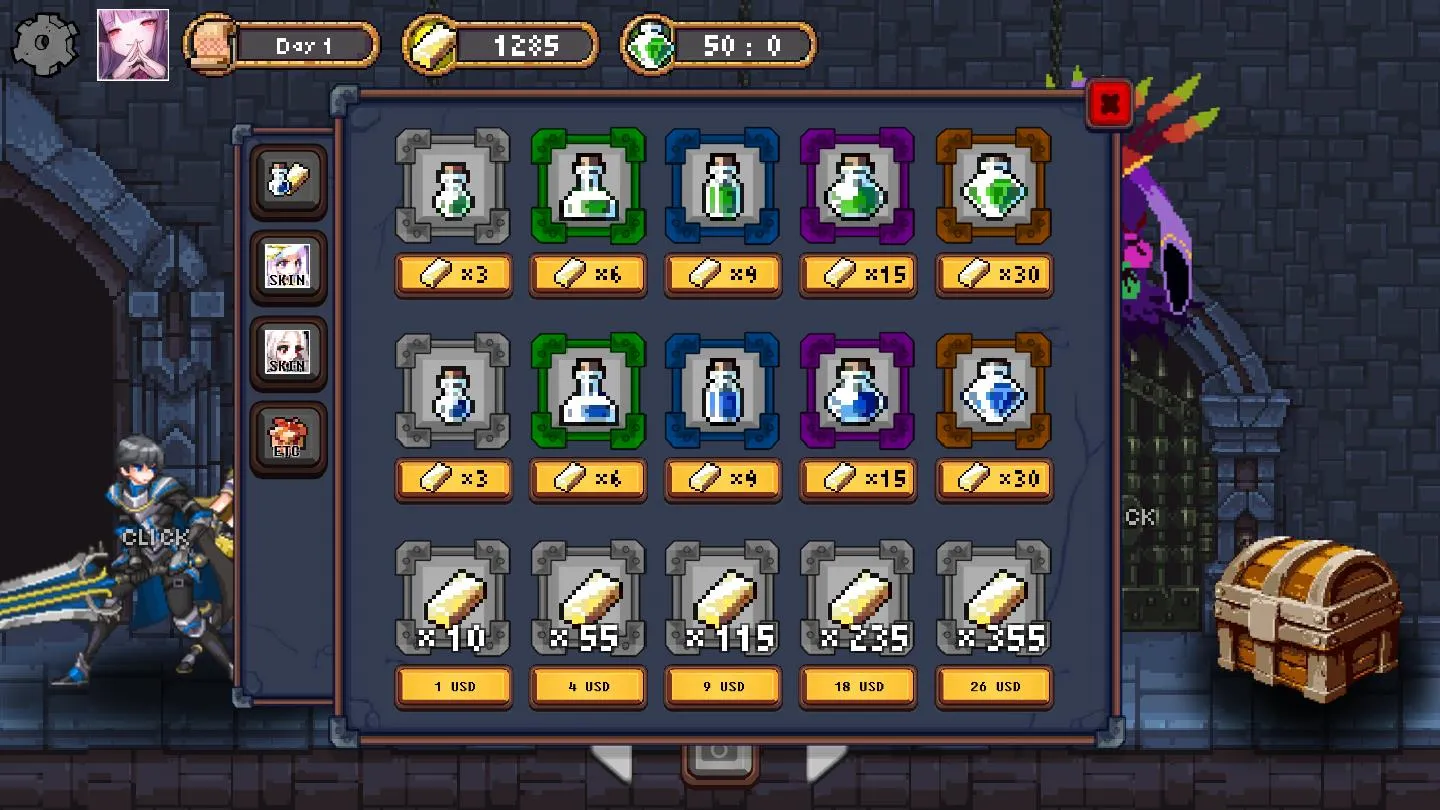Close the shop window
Viewport: 1440px width, 810px height.
pos(1108,102)
